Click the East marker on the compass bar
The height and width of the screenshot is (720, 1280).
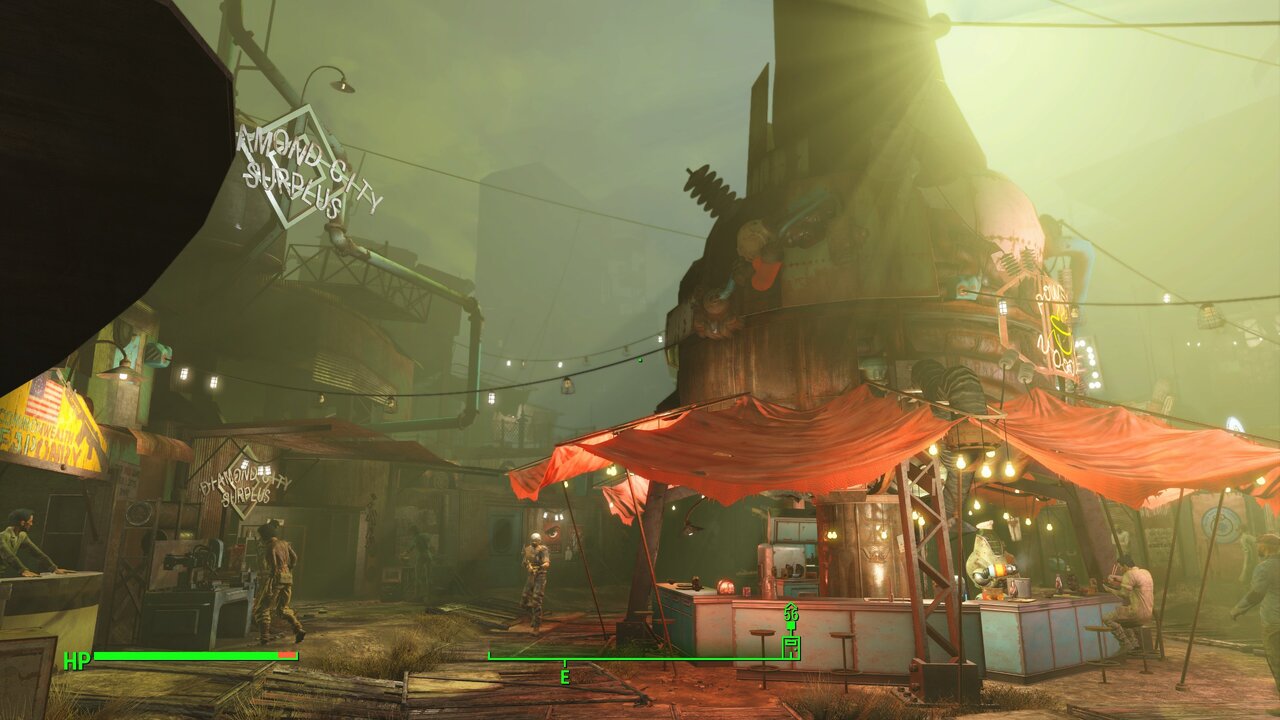coord(564,677)
